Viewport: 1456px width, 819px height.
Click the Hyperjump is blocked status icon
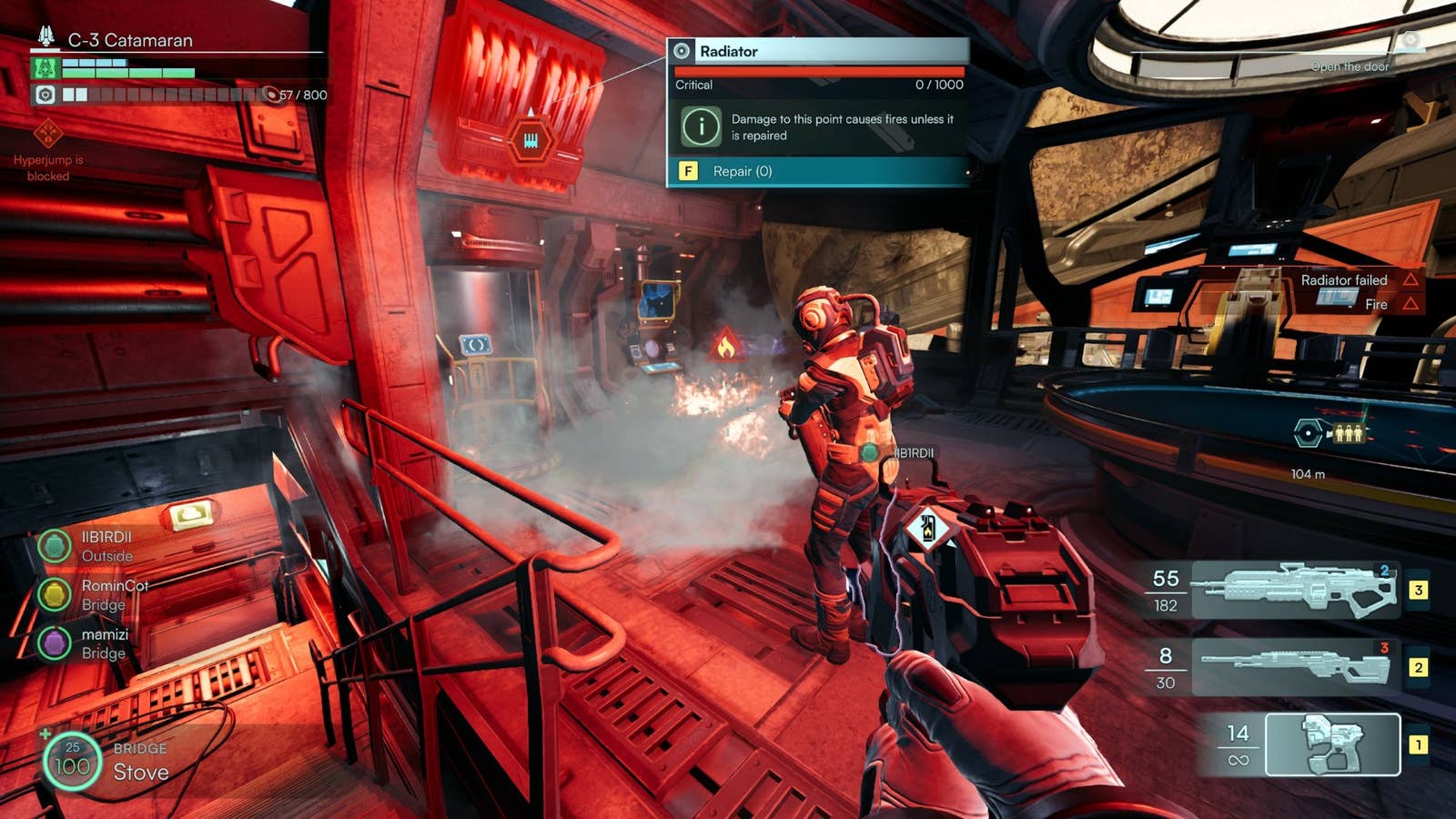click(47, 135)
